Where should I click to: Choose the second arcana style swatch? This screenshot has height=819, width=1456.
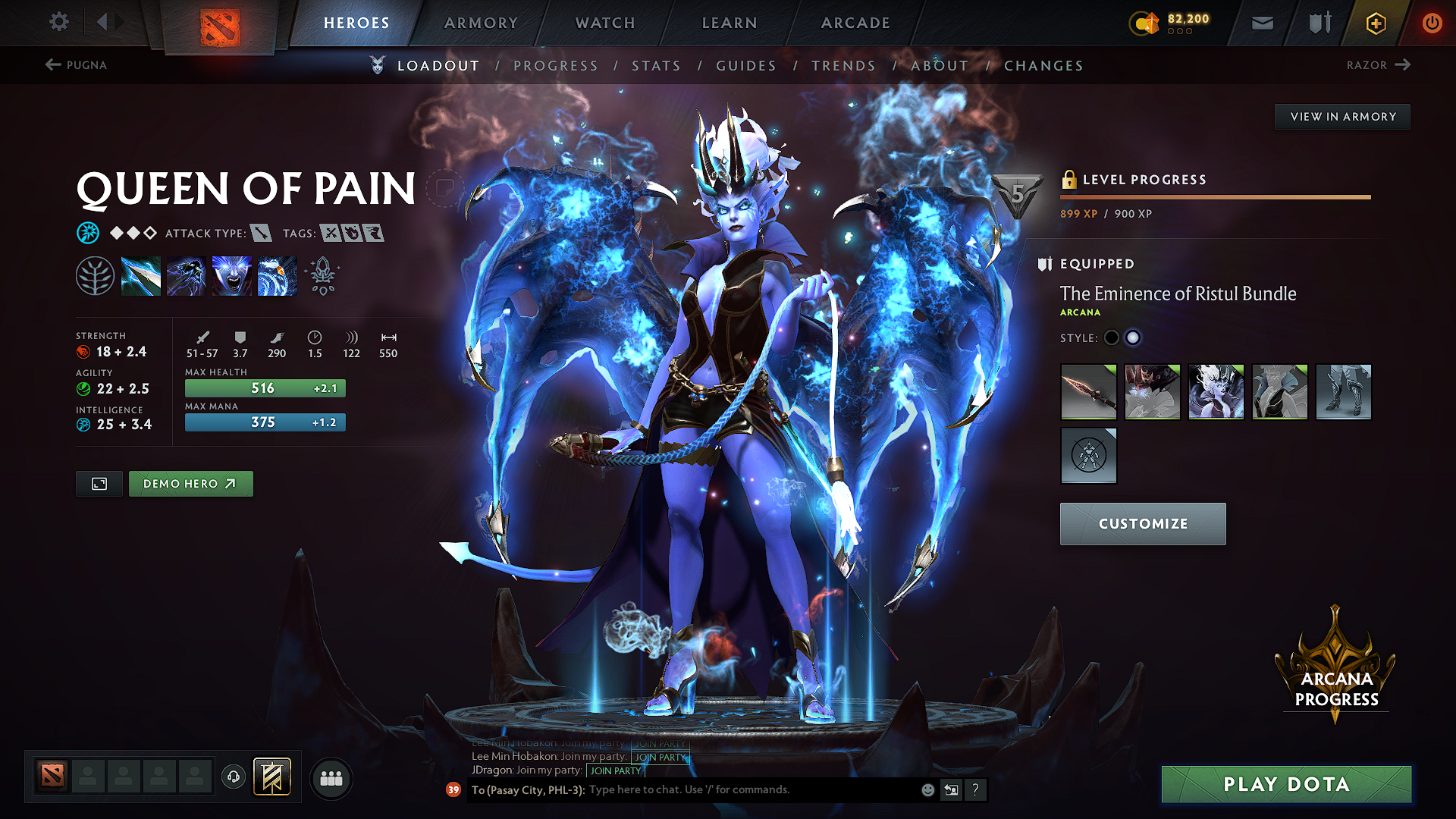(x=1133, y=338)
